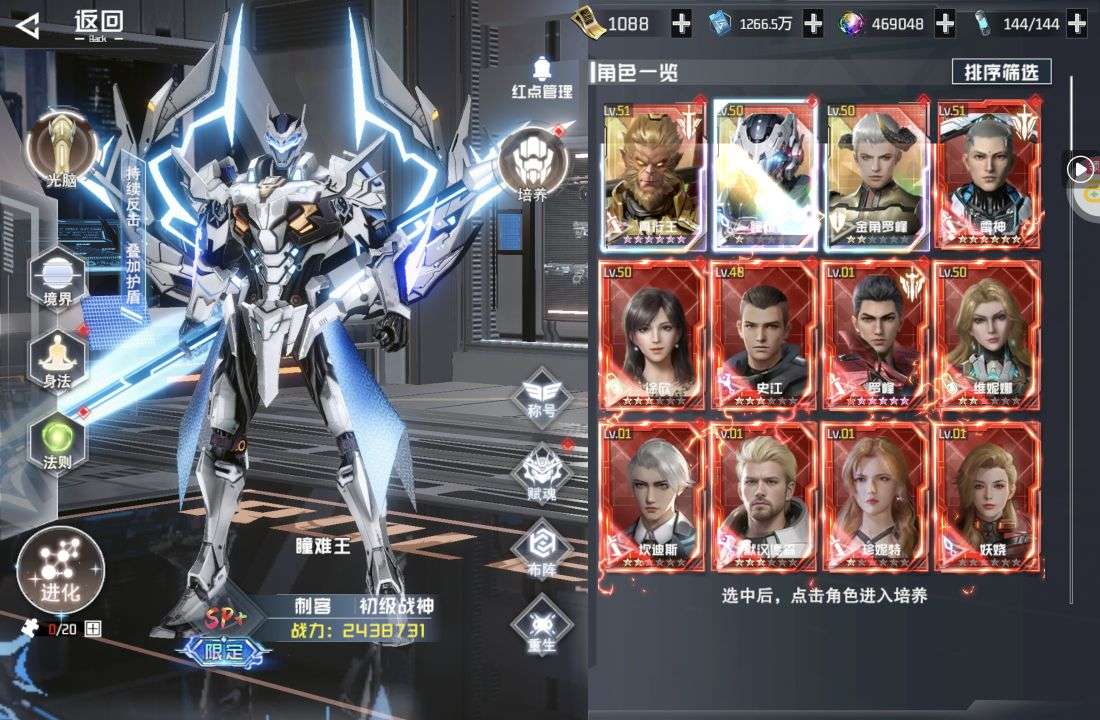The image size is (1100, 720).
Task: Pick the 维妮娜 character card
Action: pyautogui.click(x=987, y=335)
